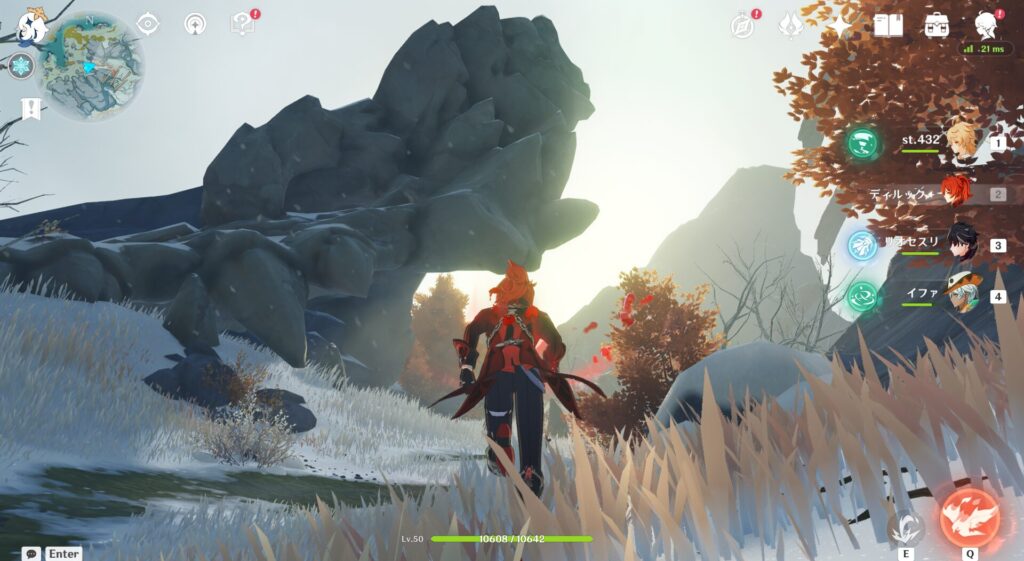This screenshot has width=1024, height=561.
Task: Open the character profile head icon
Action: [987, 24]
